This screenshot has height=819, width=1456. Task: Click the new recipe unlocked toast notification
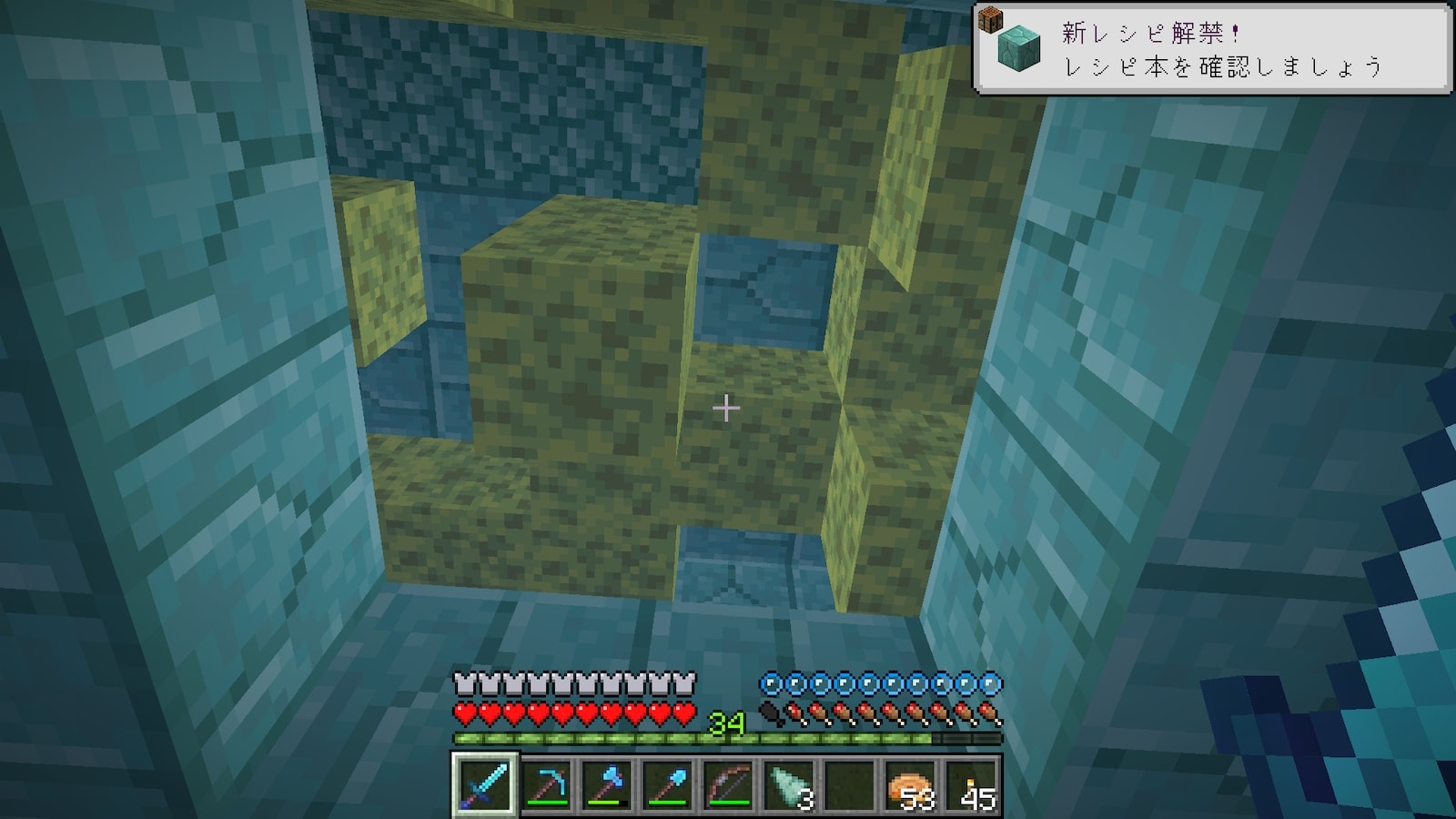[x=1212, y=49]
